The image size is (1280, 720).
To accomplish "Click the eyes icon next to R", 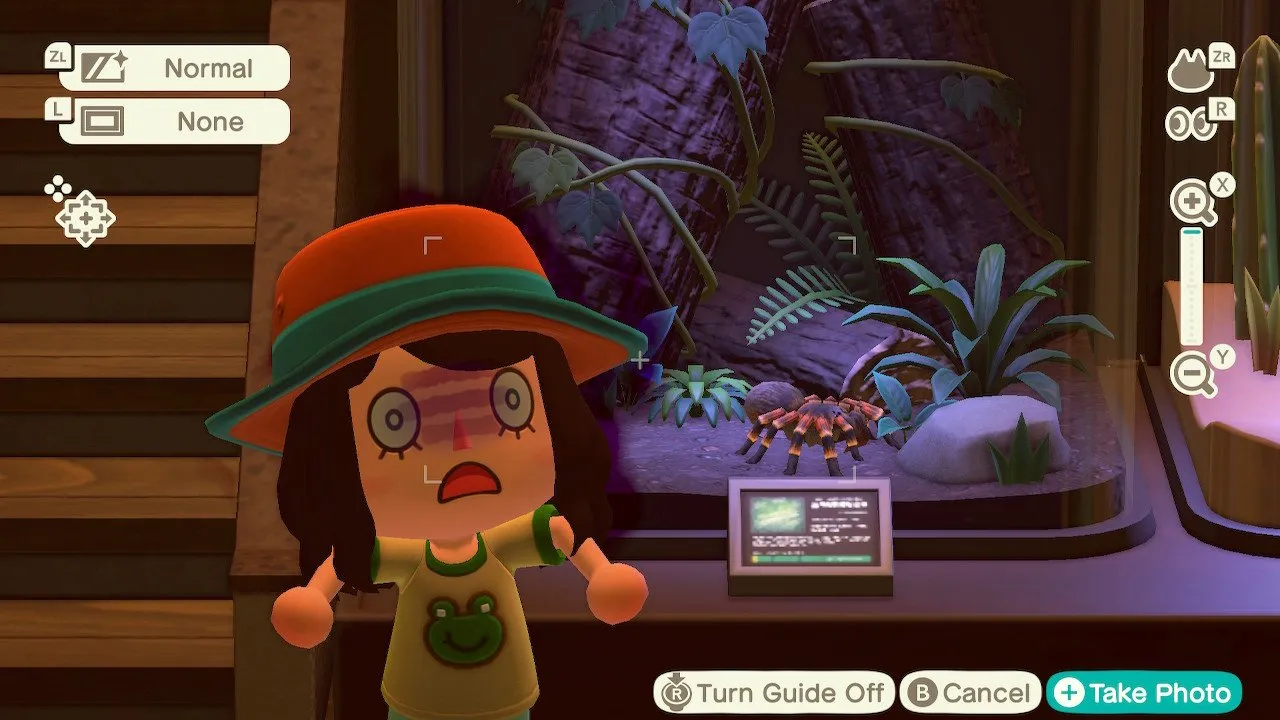I will click(1190, 125).
